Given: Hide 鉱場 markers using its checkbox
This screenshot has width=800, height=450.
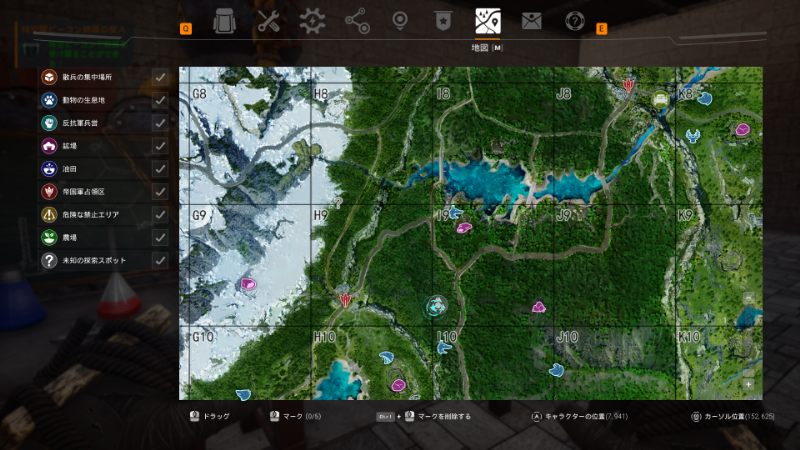Looking at the screenshot, I should click(x=160, y=146).
